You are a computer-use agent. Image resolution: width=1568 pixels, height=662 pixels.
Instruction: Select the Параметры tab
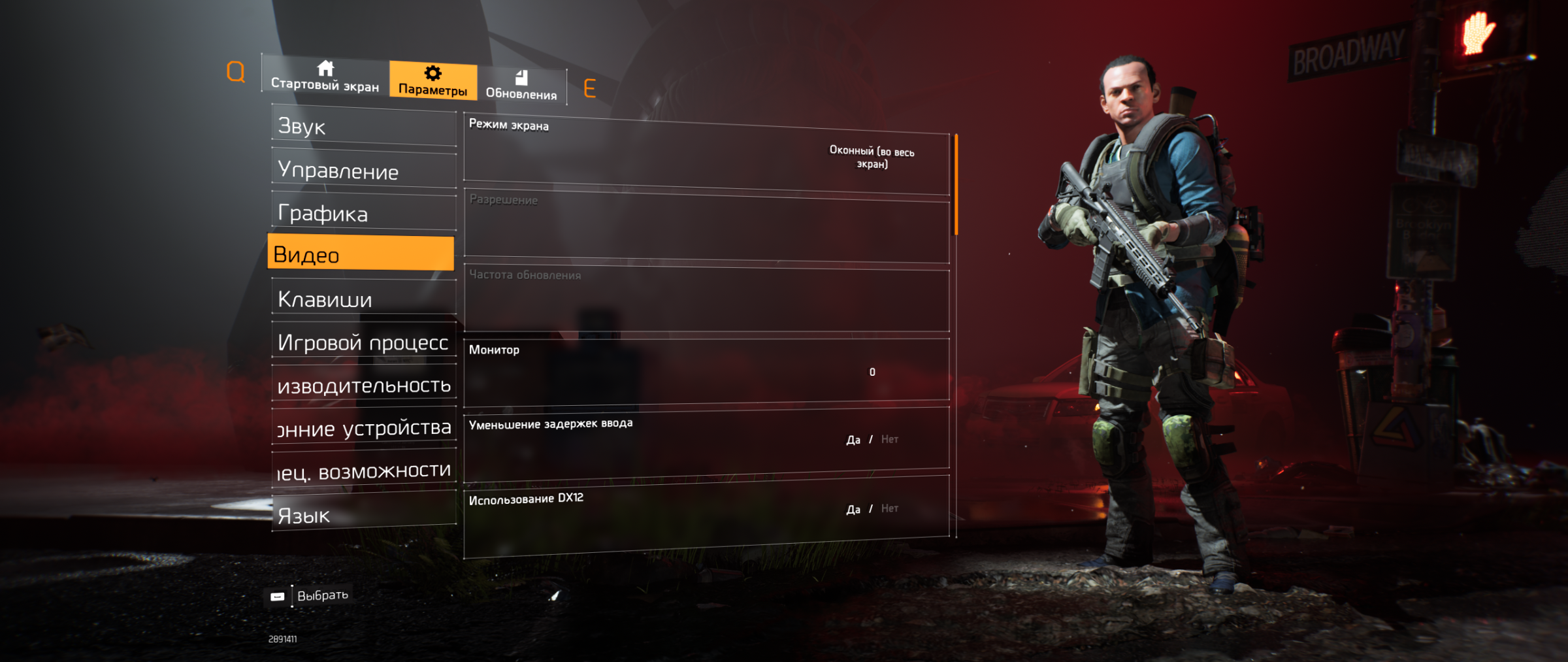[x=433, y=81]
